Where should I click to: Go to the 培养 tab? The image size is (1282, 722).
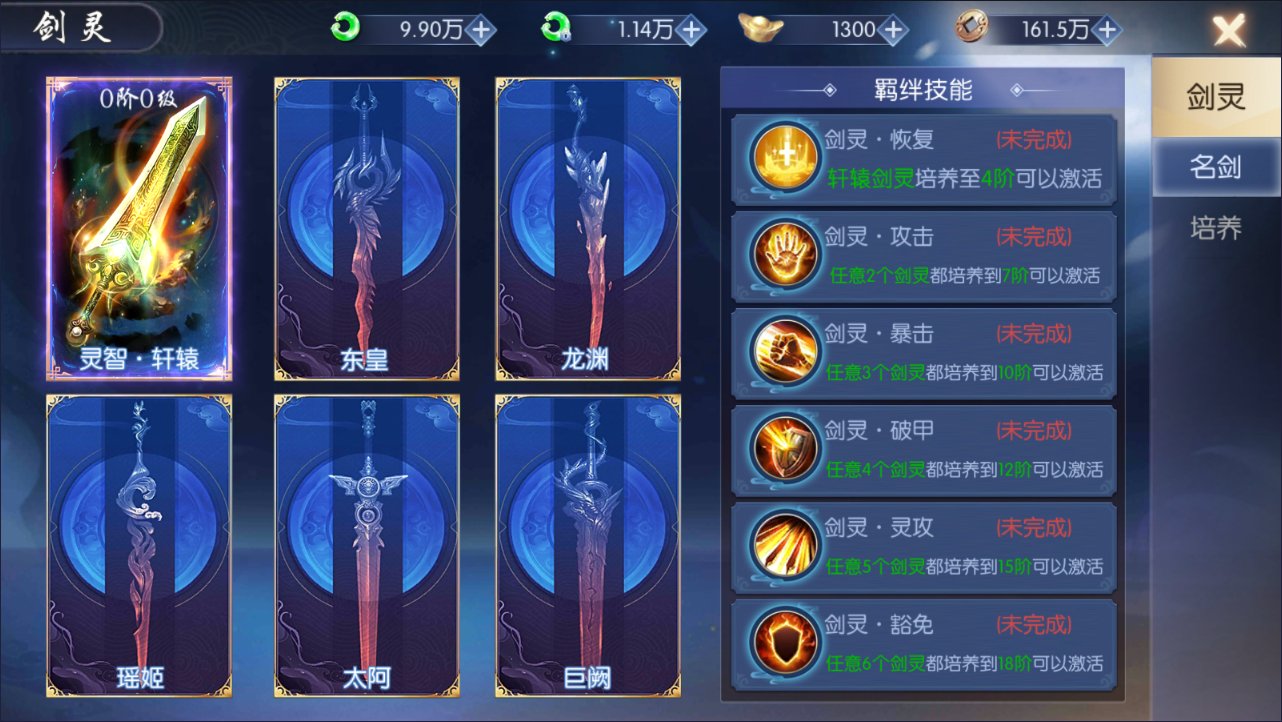pos(1215,229)
